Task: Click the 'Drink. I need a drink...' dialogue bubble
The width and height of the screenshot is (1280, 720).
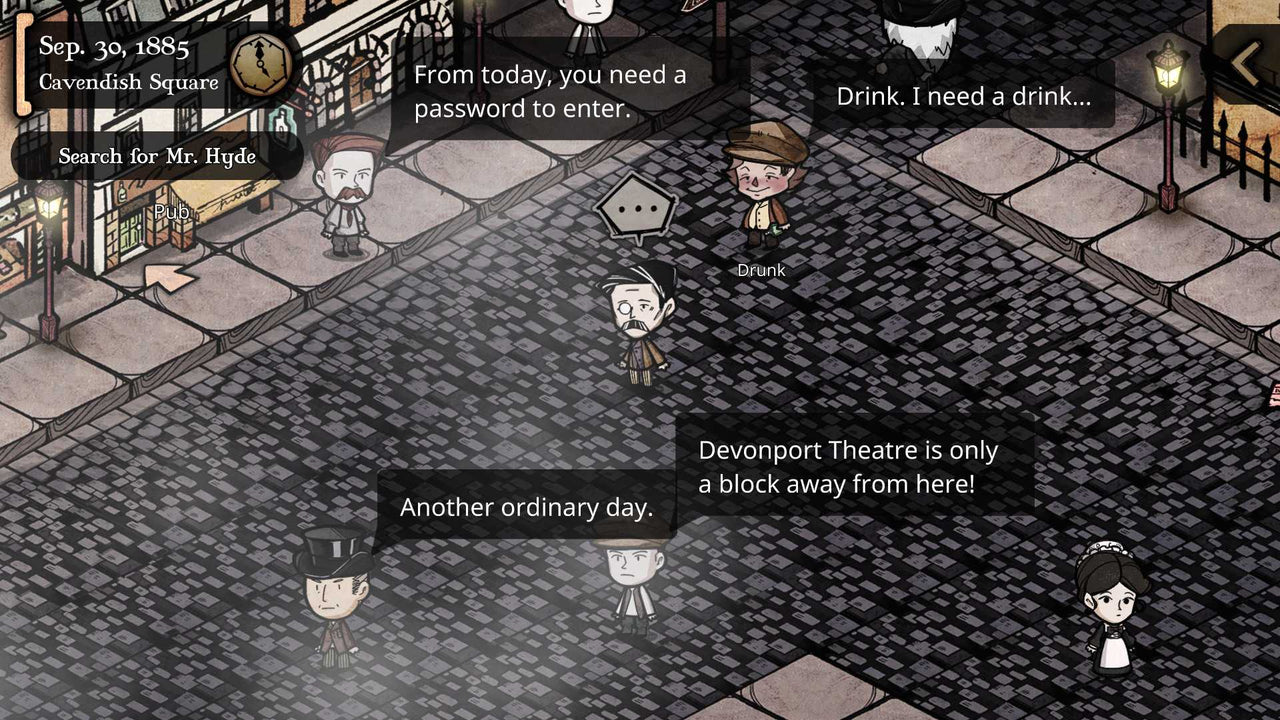Action: coord(965,97)
